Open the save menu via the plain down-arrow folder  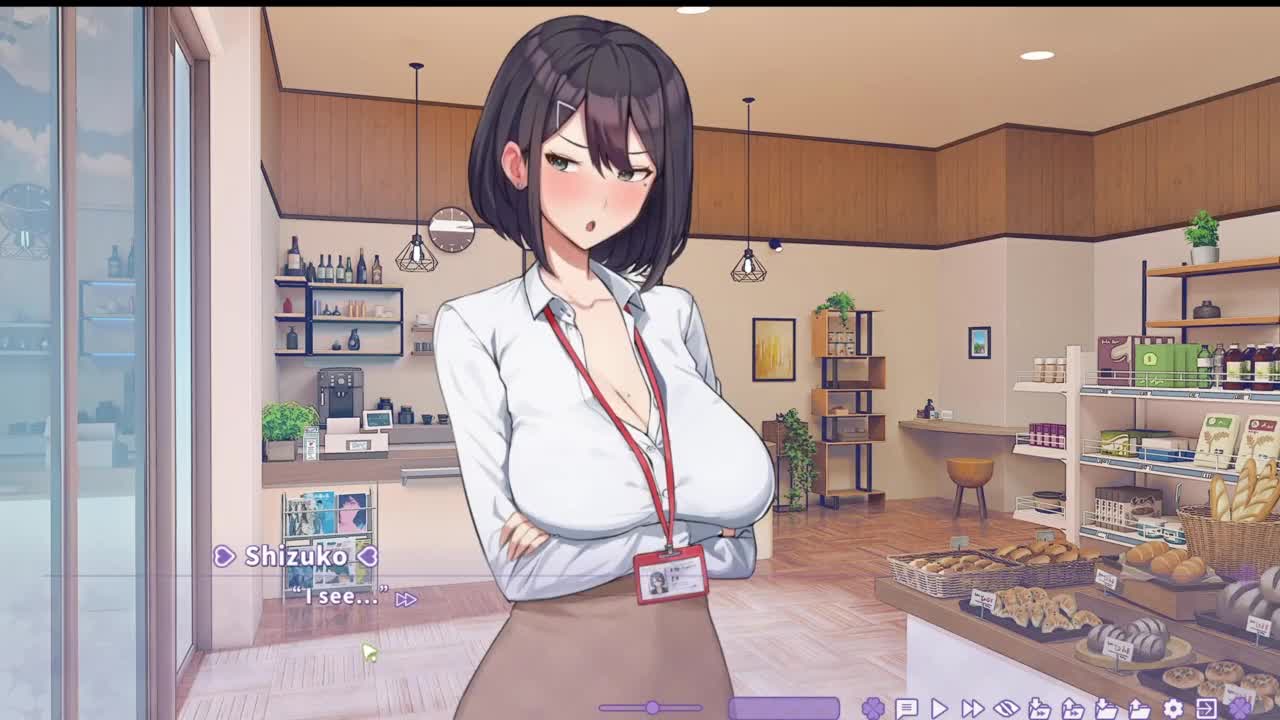click(1107, 708)
